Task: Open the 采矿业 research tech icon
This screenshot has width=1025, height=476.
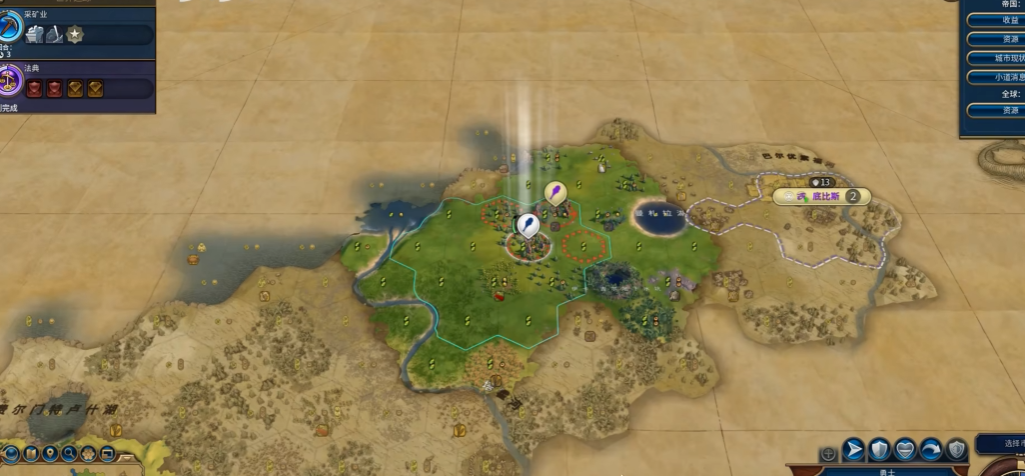Action: 9,32
